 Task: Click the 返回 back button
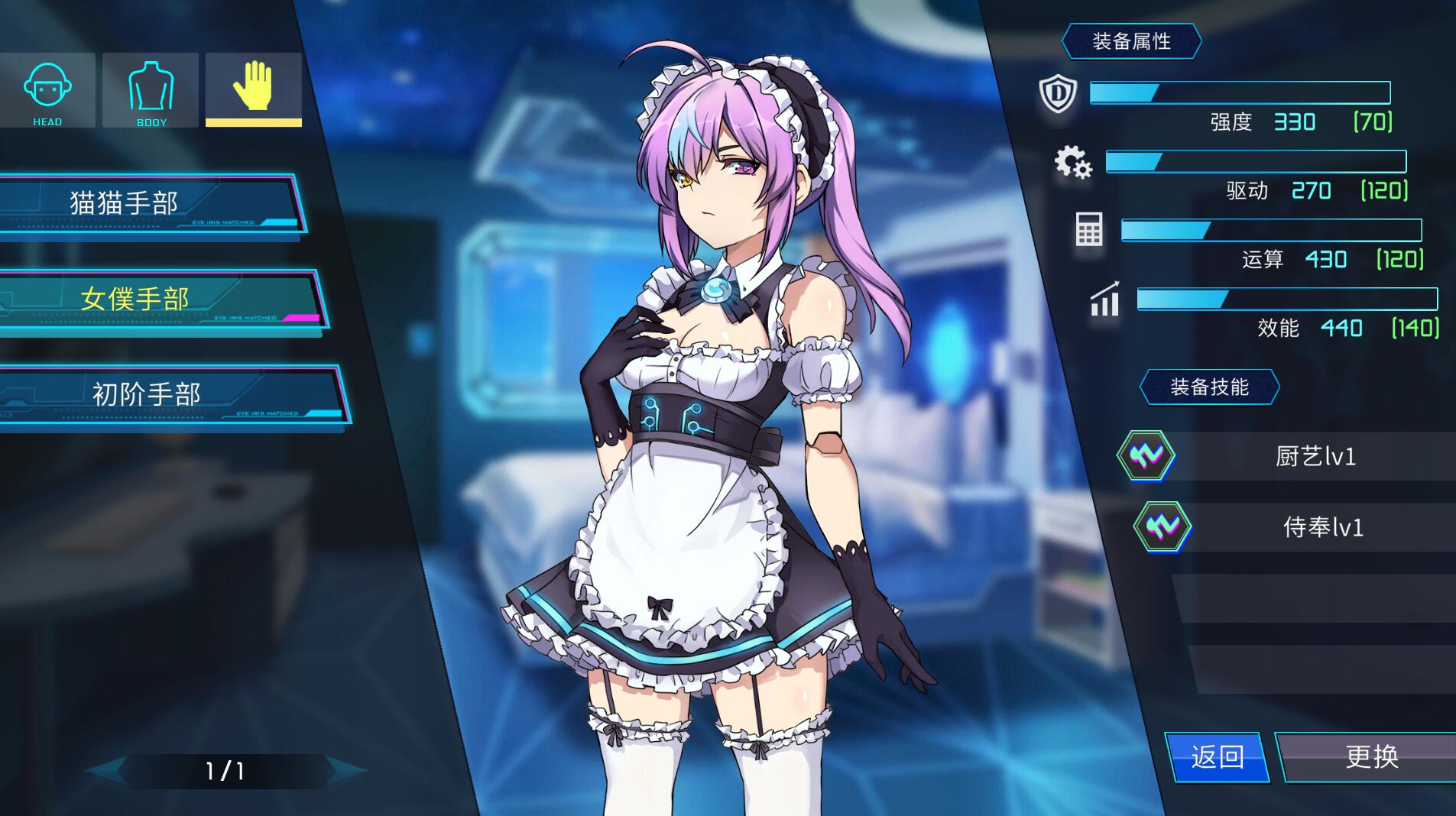(1217, 757)
